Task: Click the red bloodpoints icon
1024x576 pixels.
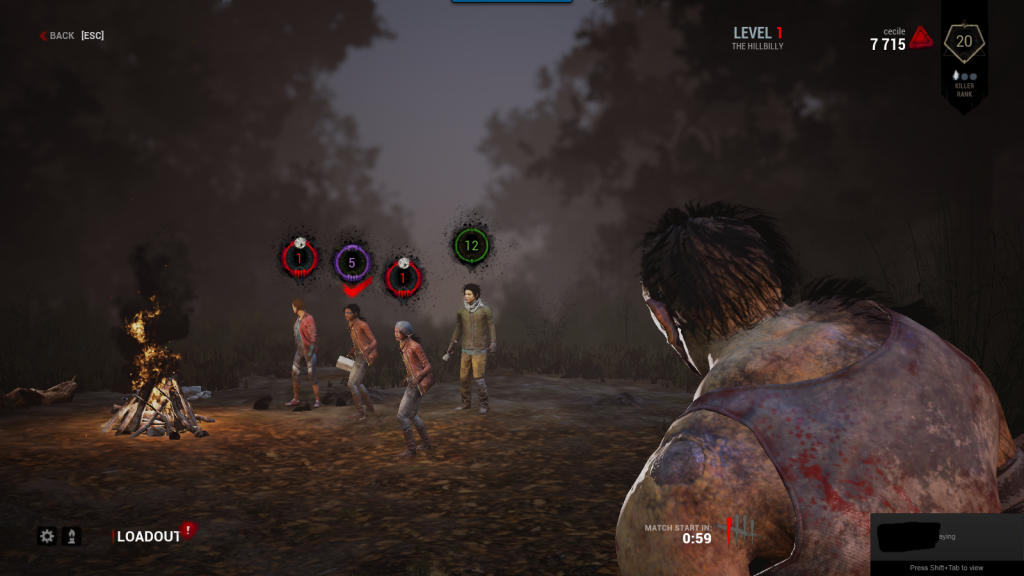Action: click(922, 39)
